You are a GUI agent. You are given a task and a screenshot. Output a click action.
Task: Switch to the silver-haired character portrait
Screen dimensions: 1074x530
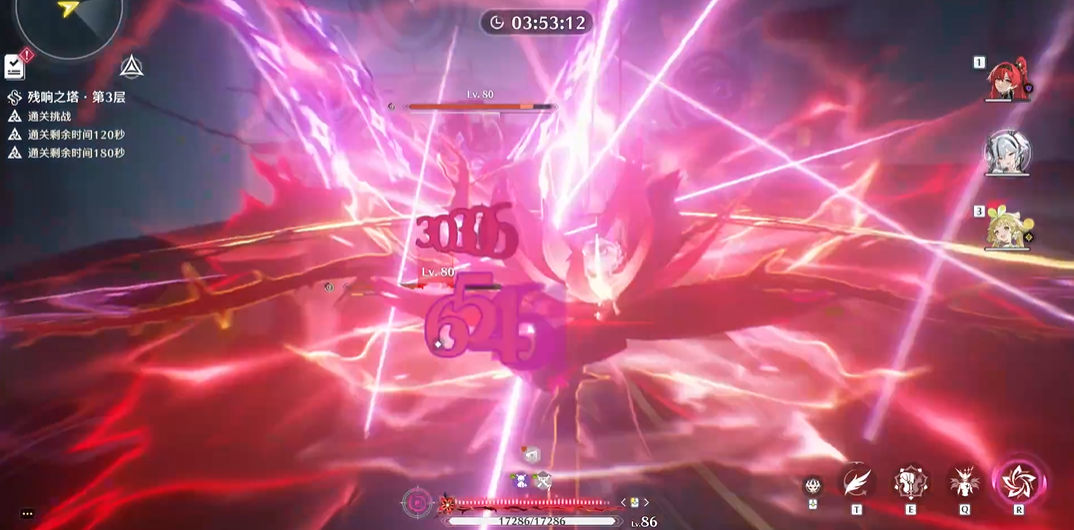coord(1005,152)
